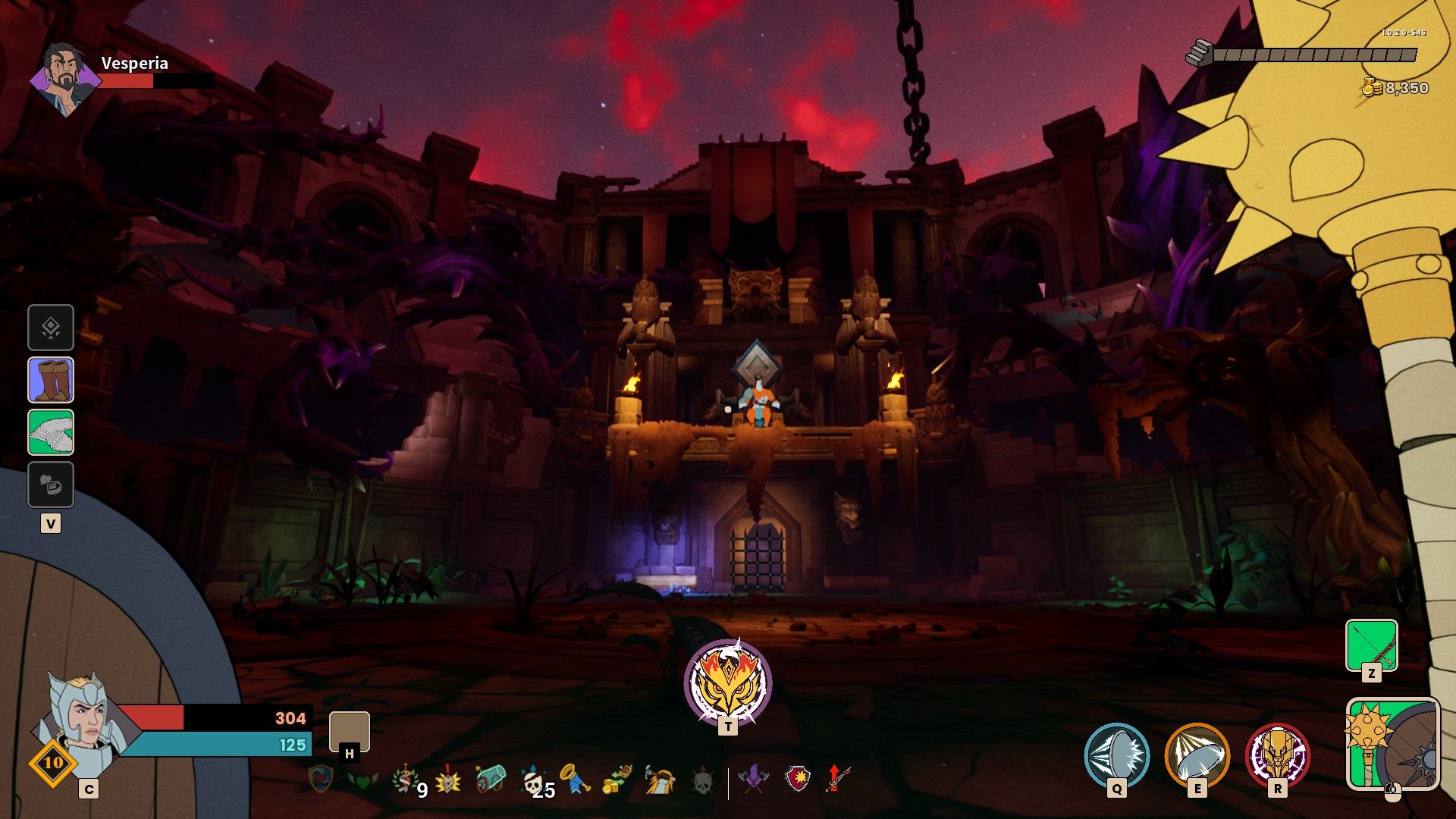Inspect the gold coins and chest perk
The width and height of the screenshot is (1456, 819).
click(x=617, y=780)
